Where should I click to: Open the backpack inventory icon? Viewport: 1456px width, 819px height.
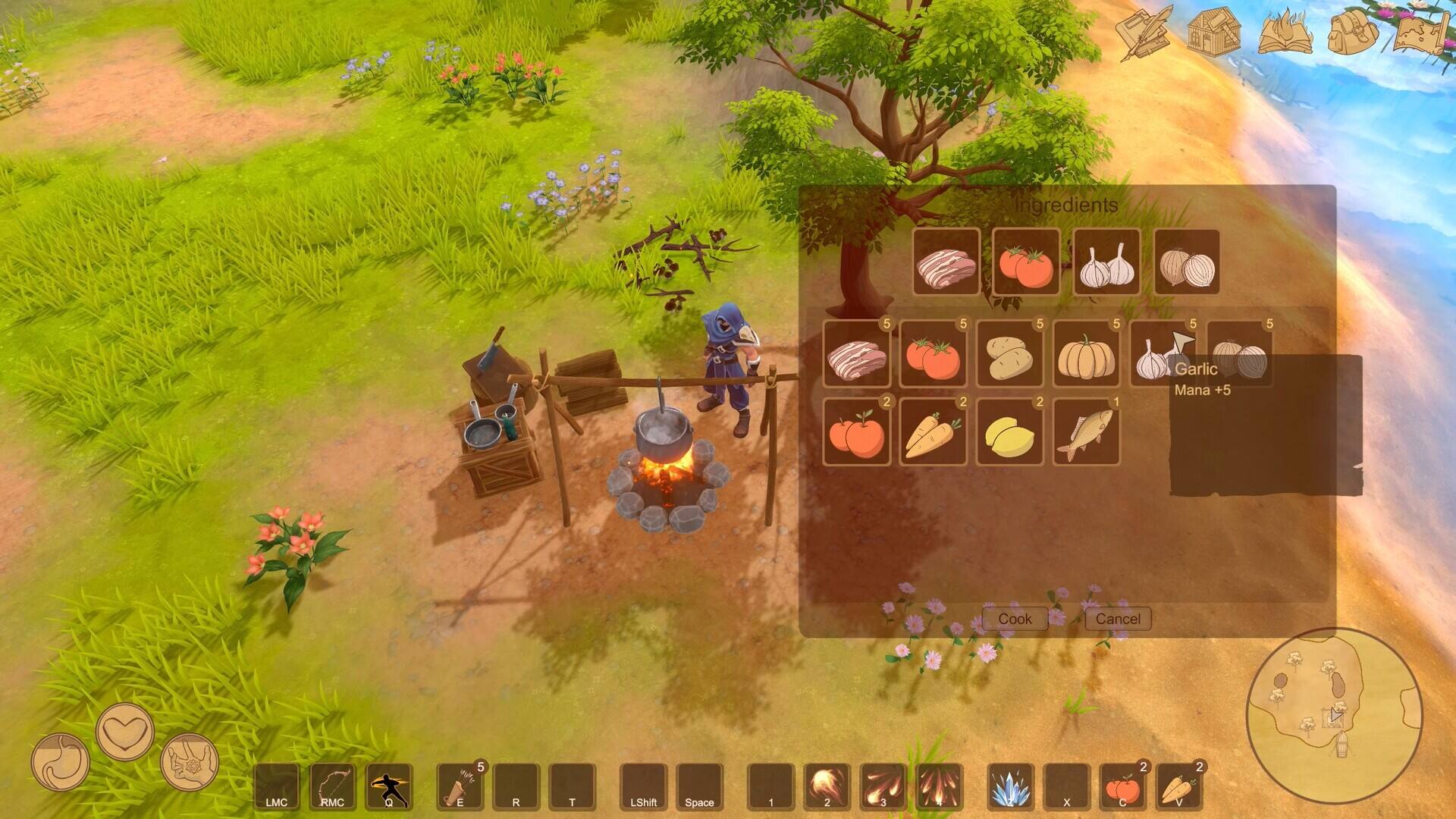click(1352, 32)
